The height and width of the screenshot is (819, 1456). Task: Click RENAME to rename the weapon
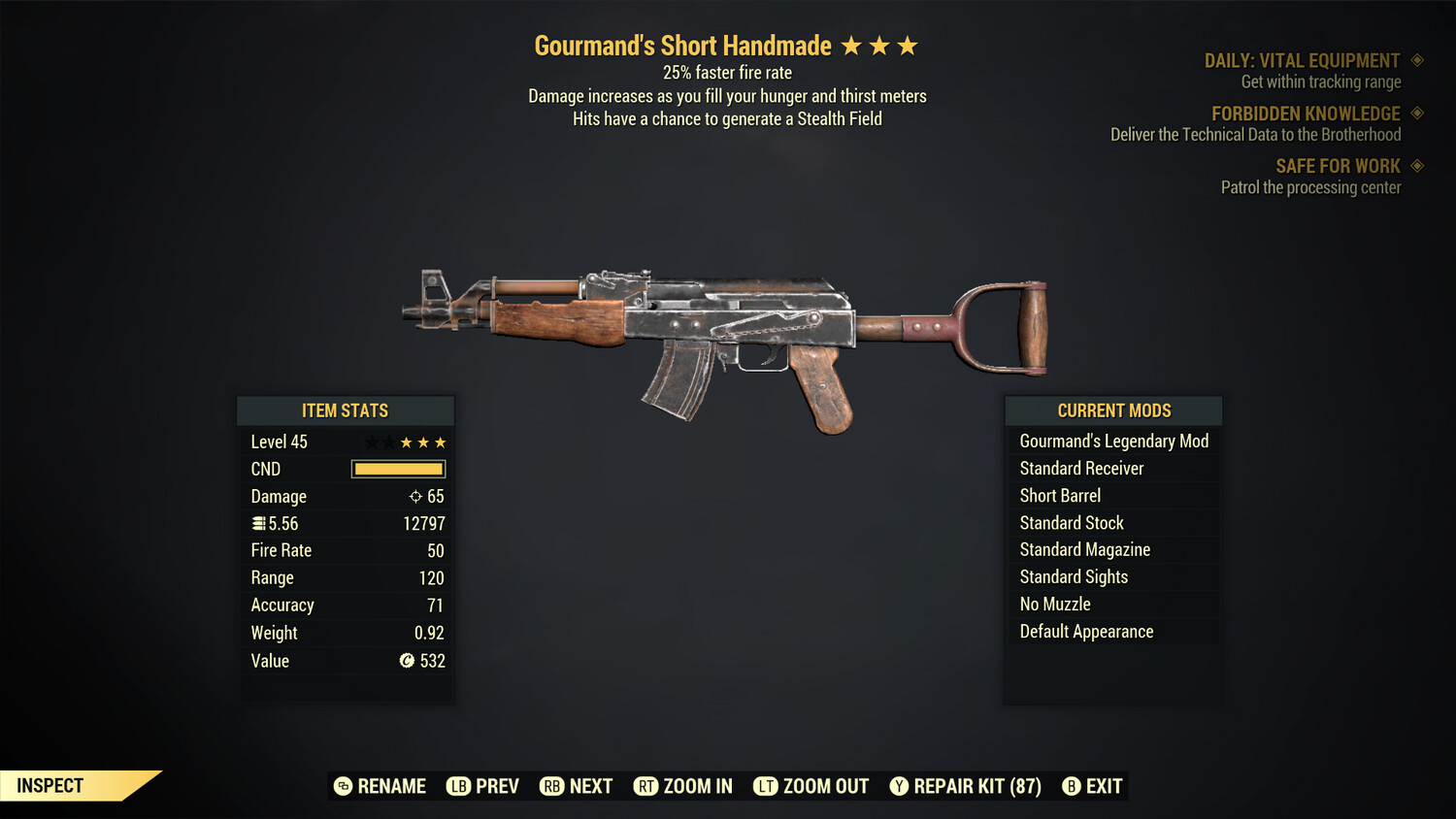(392, 786)
